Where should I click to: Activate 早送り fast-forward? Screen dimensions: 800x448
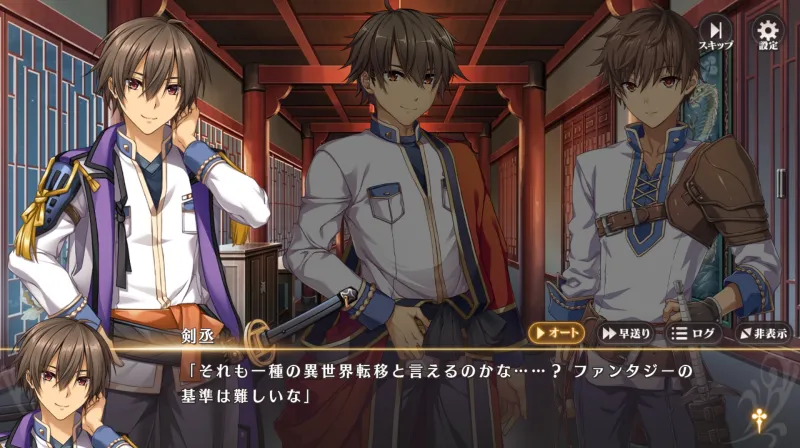(627, 333)
